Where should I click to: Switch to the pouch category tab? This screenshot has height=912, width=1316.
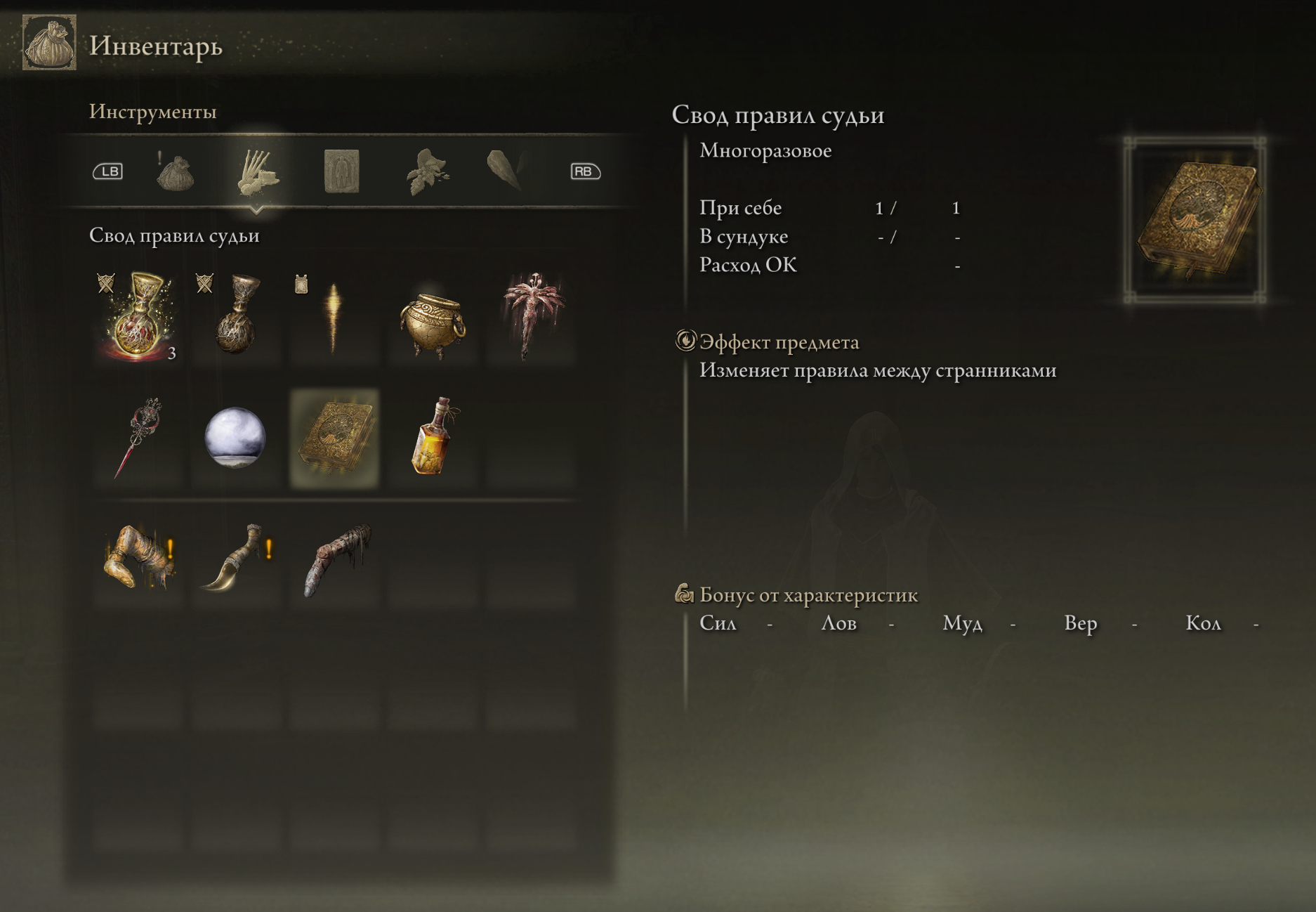175,172
